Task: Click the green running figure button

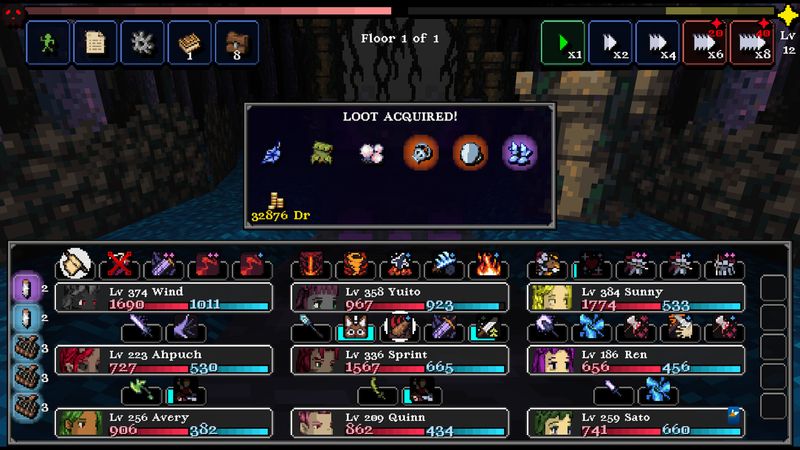Action: 46,43
